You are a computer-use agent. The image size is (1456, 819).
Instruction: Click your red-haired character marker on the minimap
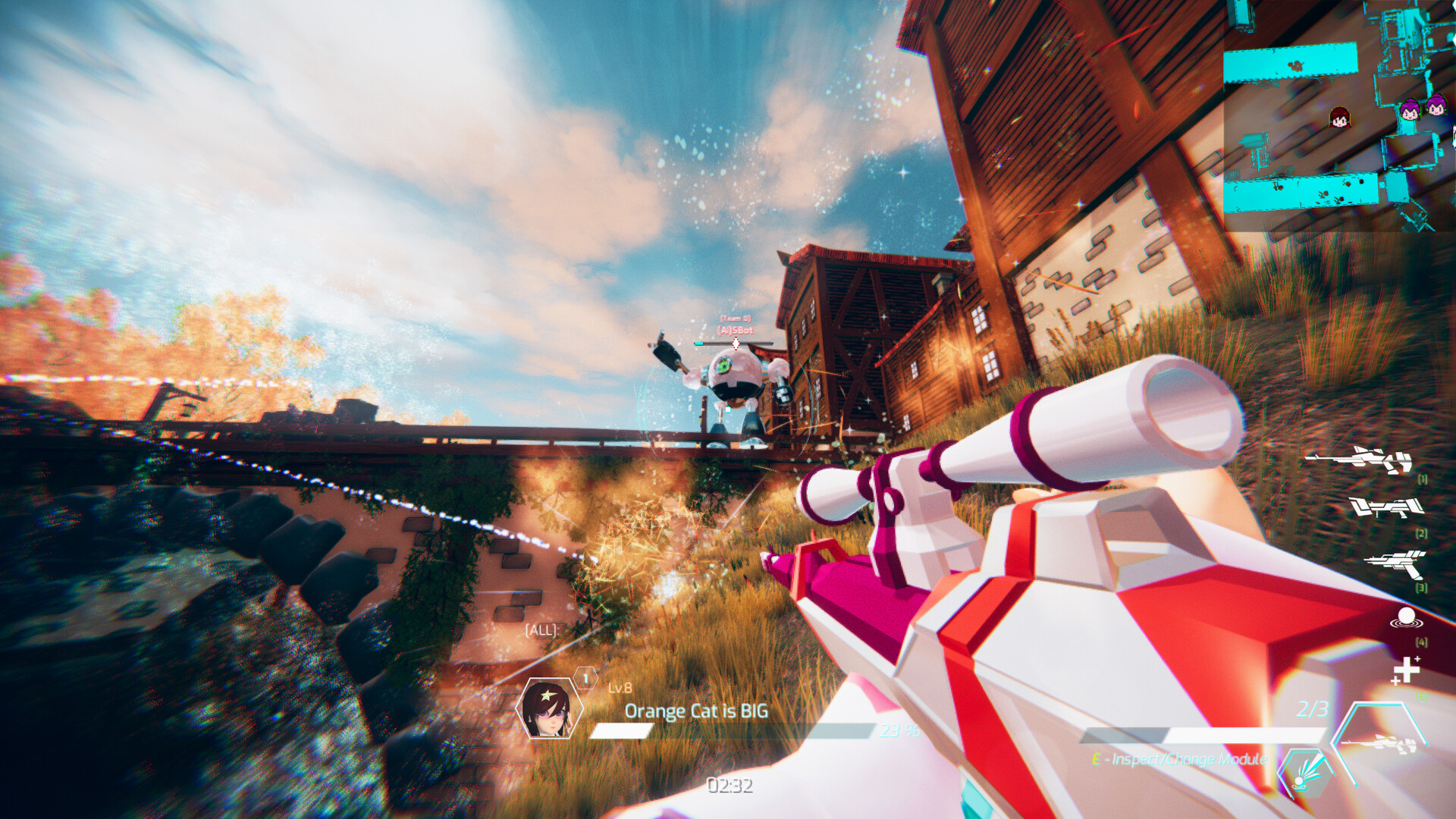pyautogui.click(x=1339, y=118)
